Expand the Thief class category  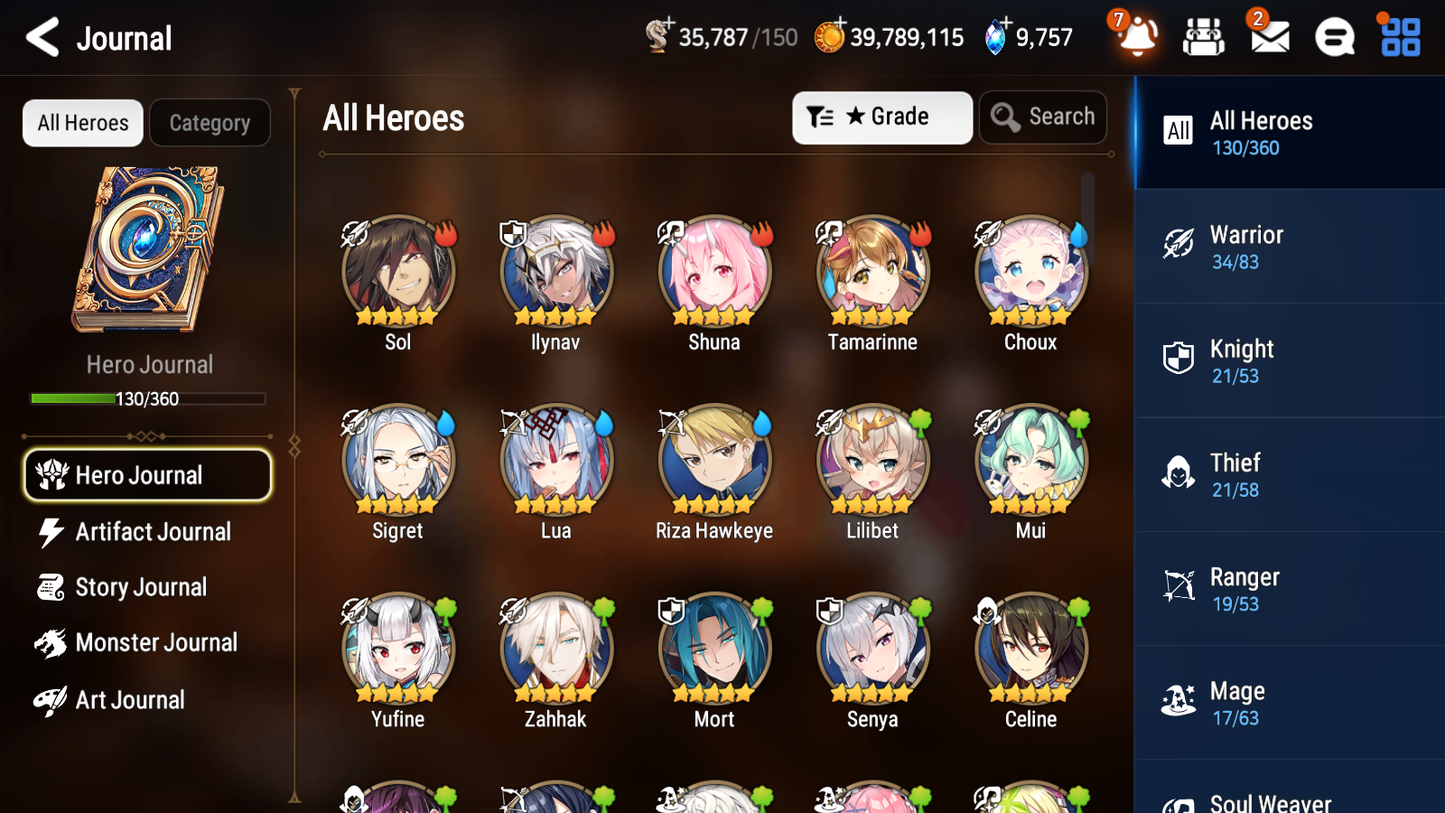click(1290, 475)
